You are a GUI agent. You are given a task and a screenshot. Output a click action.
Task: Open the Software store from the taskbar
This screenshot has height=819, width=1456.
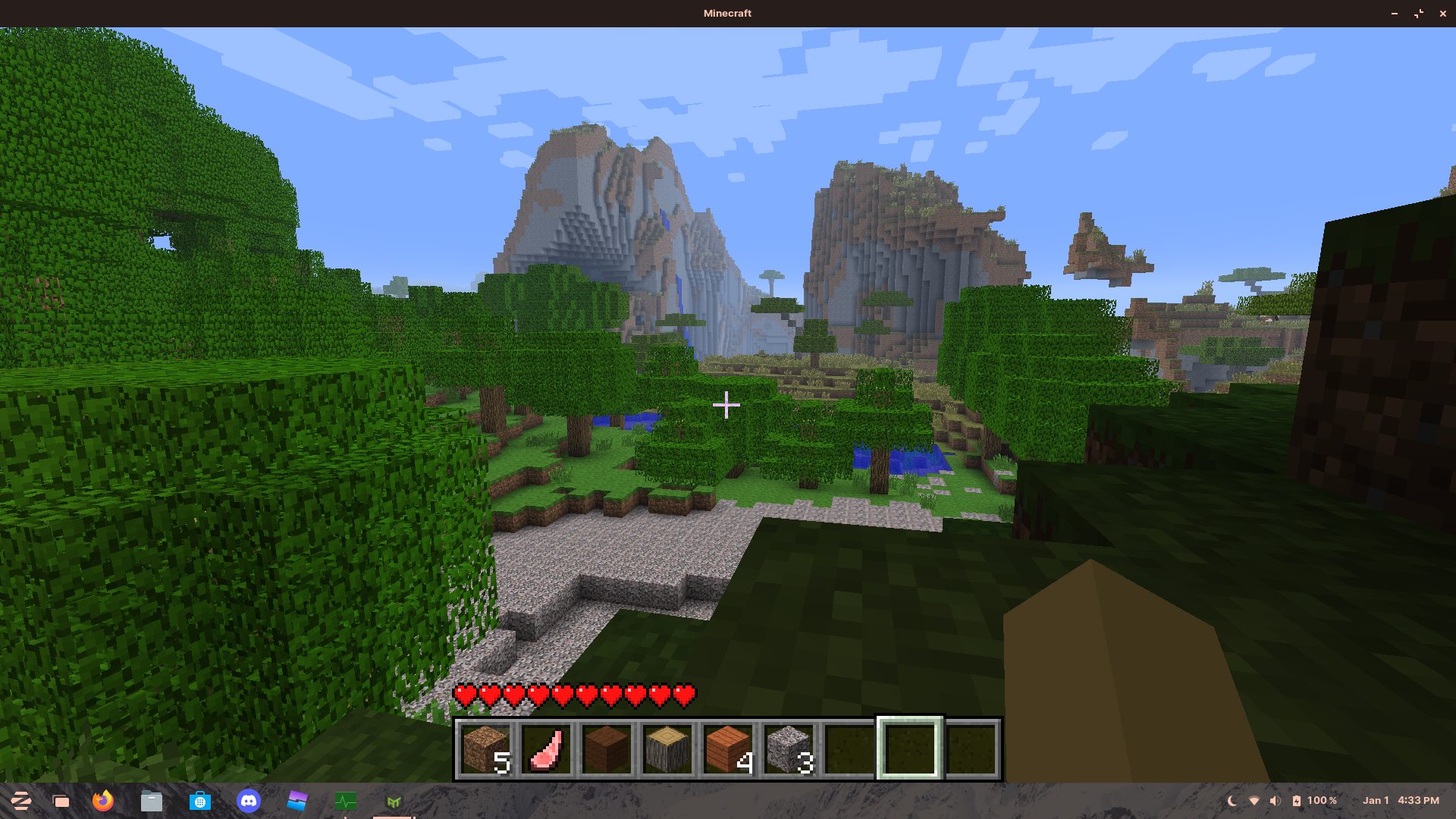point(200,800)
